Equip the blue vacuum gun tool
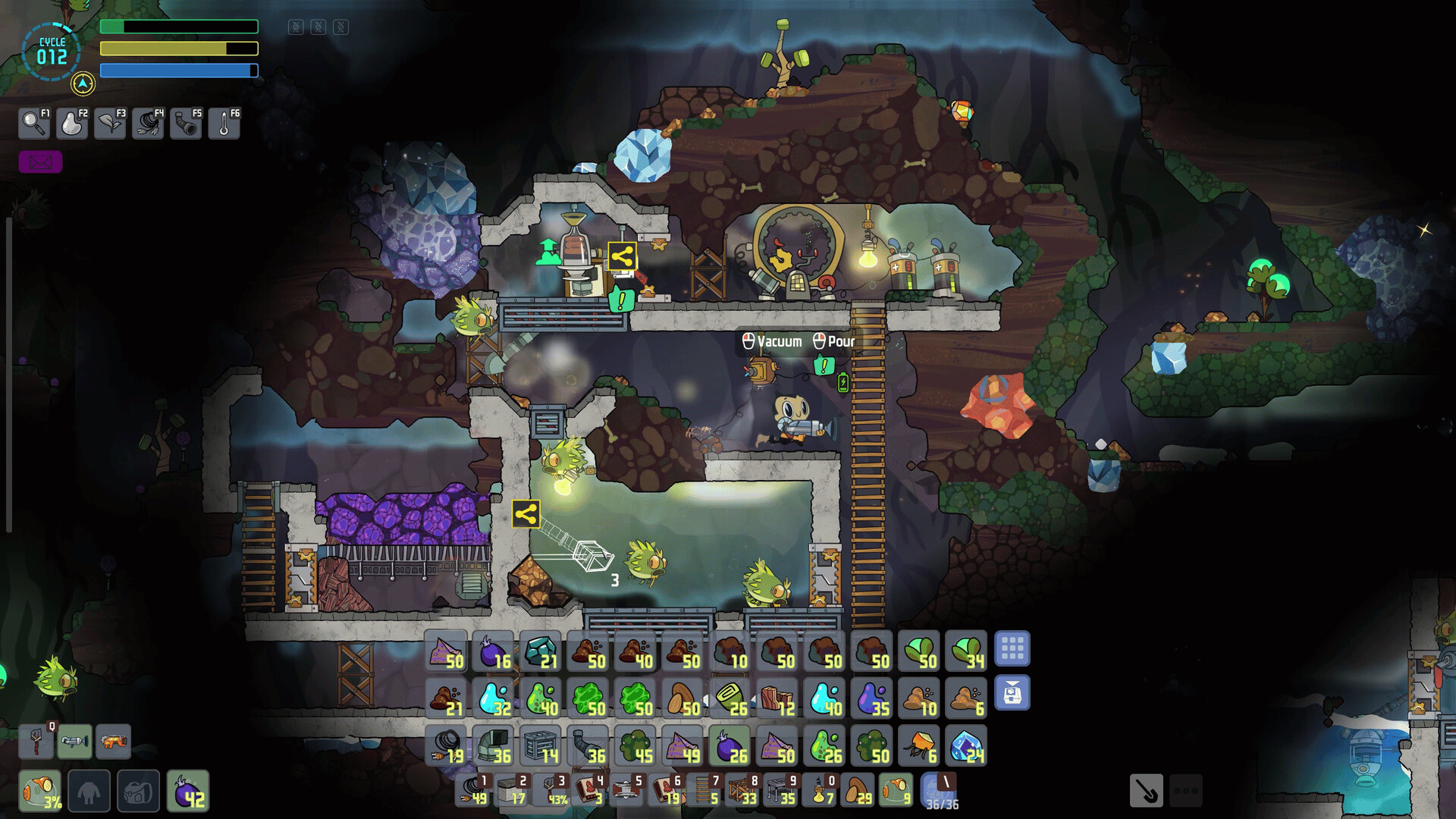This screenshot has height=819, width=1456. tap(74, 741)
